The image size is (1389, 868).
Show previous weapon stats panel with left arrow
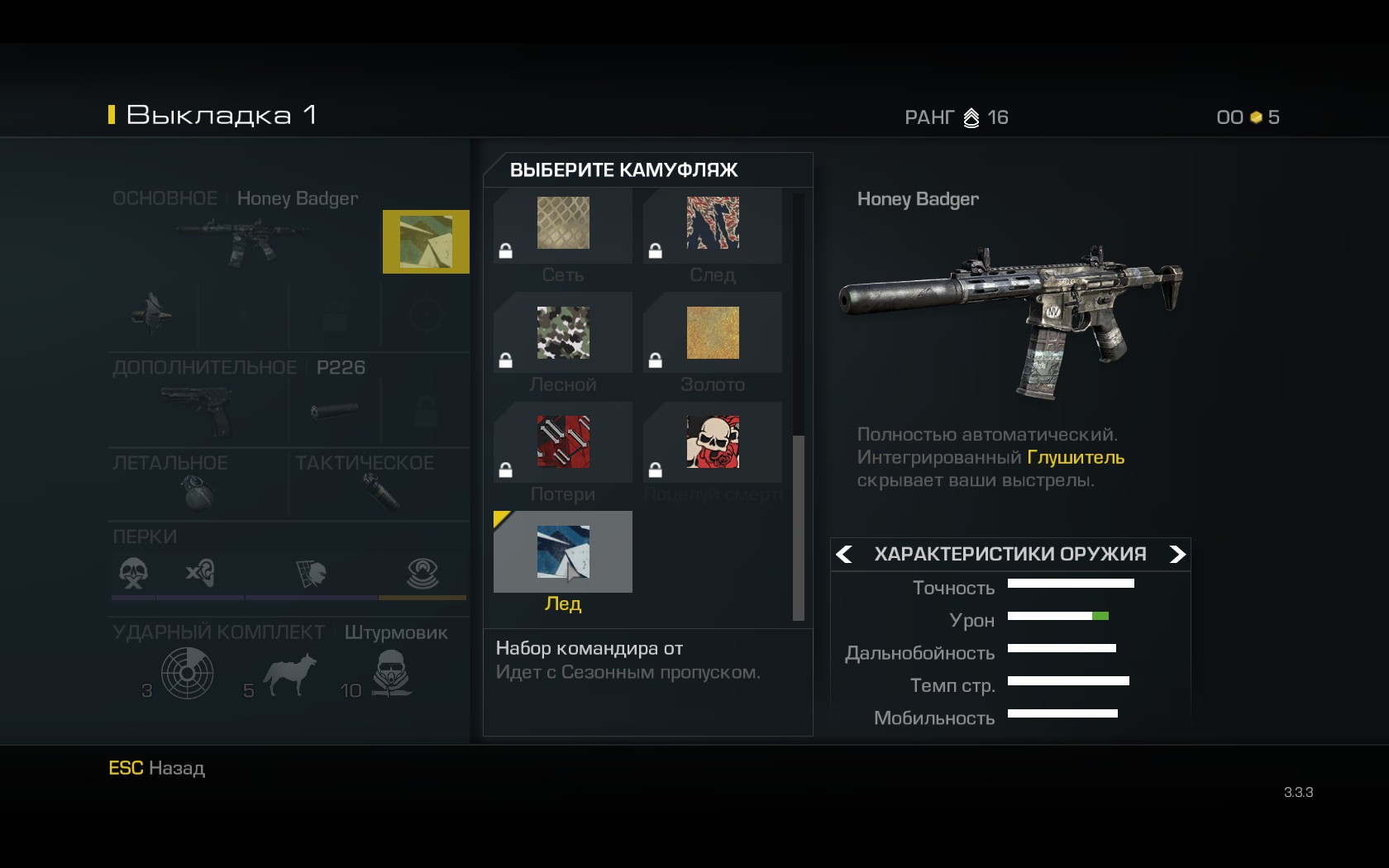coord(844,554)
